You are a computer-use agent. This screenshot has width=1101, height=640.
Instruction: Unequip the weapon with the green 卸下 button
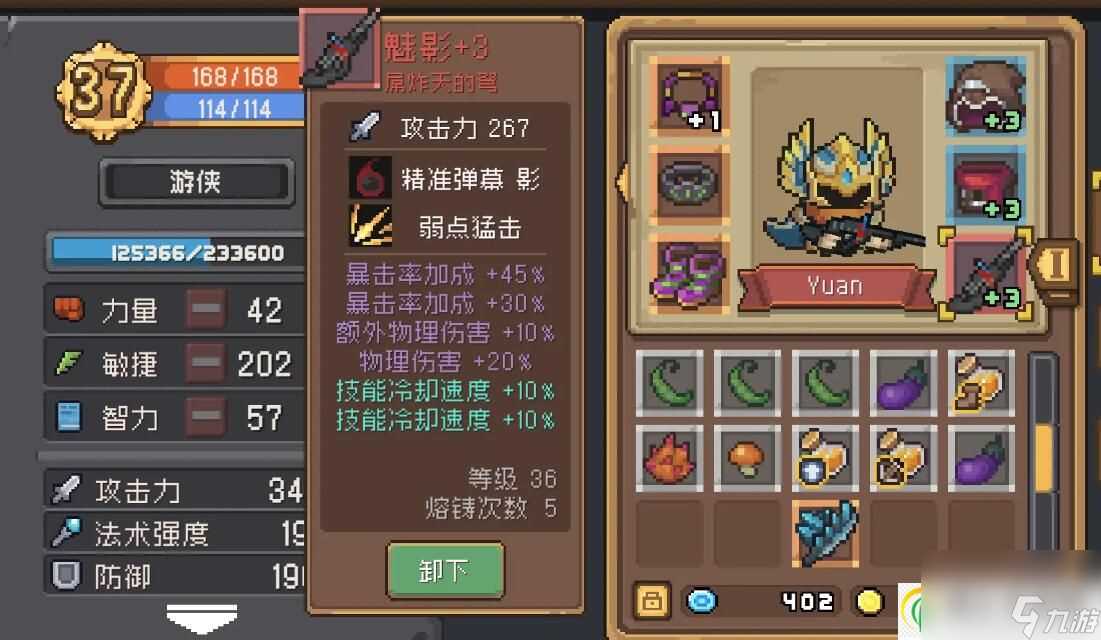point(444,570)
